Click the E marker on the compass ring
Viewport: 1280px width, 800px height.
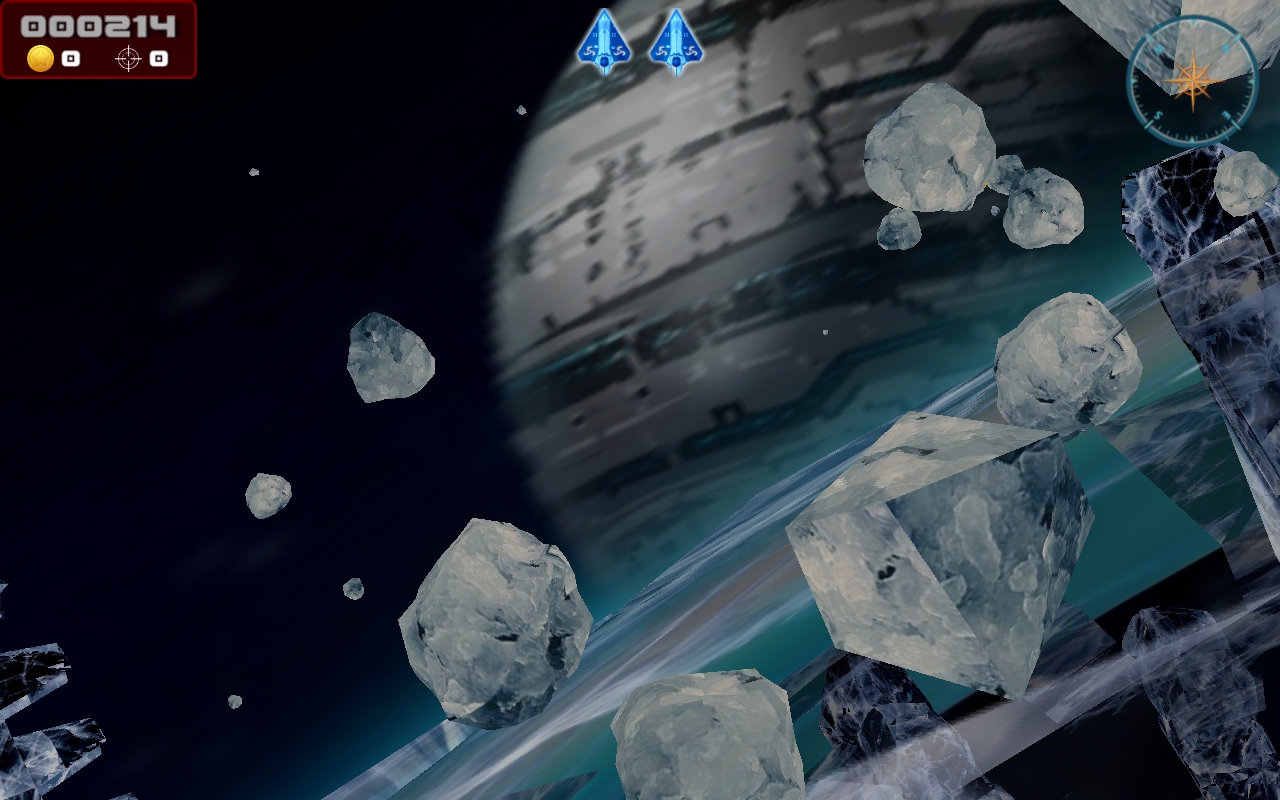click(x=1228, y=114)
